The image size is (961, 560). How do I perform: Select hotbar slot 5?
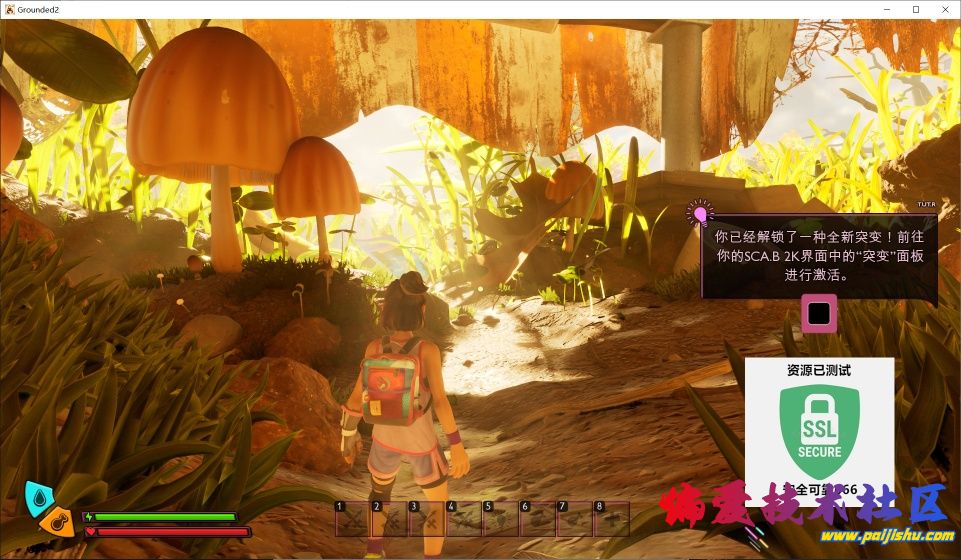(x=500, y=519)
